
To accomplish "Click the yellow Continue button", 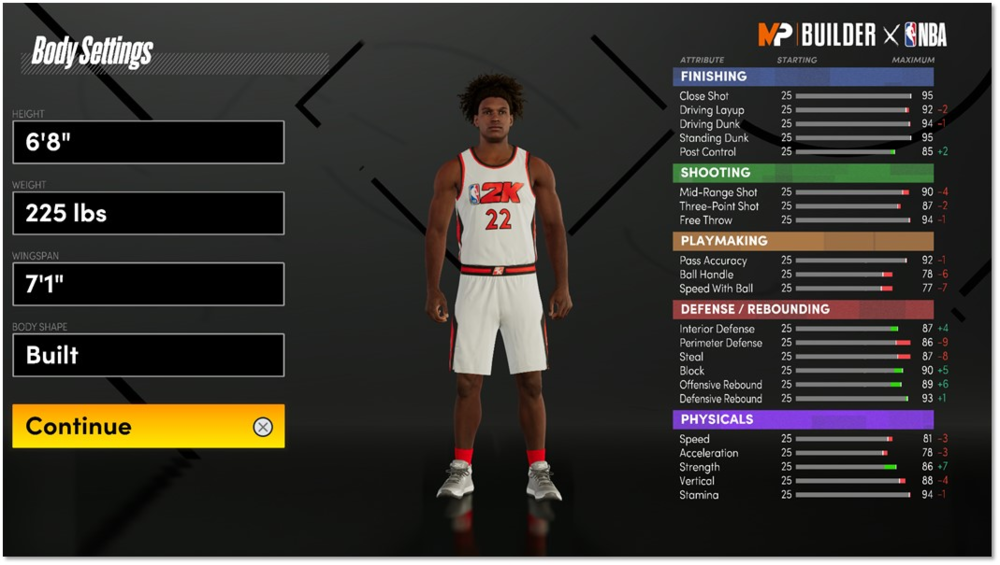I will point(148,426).
